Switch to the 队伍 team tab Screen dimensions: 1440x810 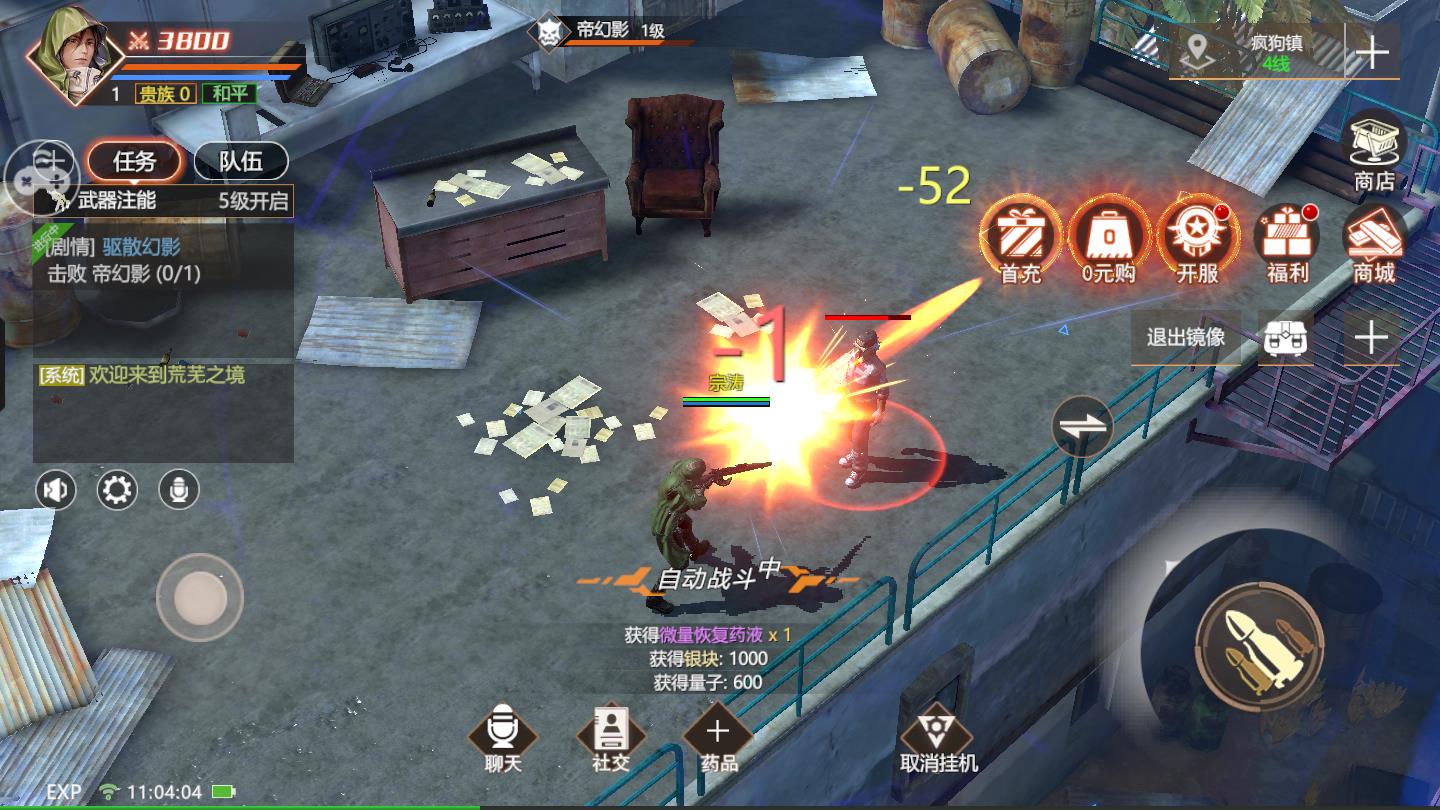[x=240, y=161]
